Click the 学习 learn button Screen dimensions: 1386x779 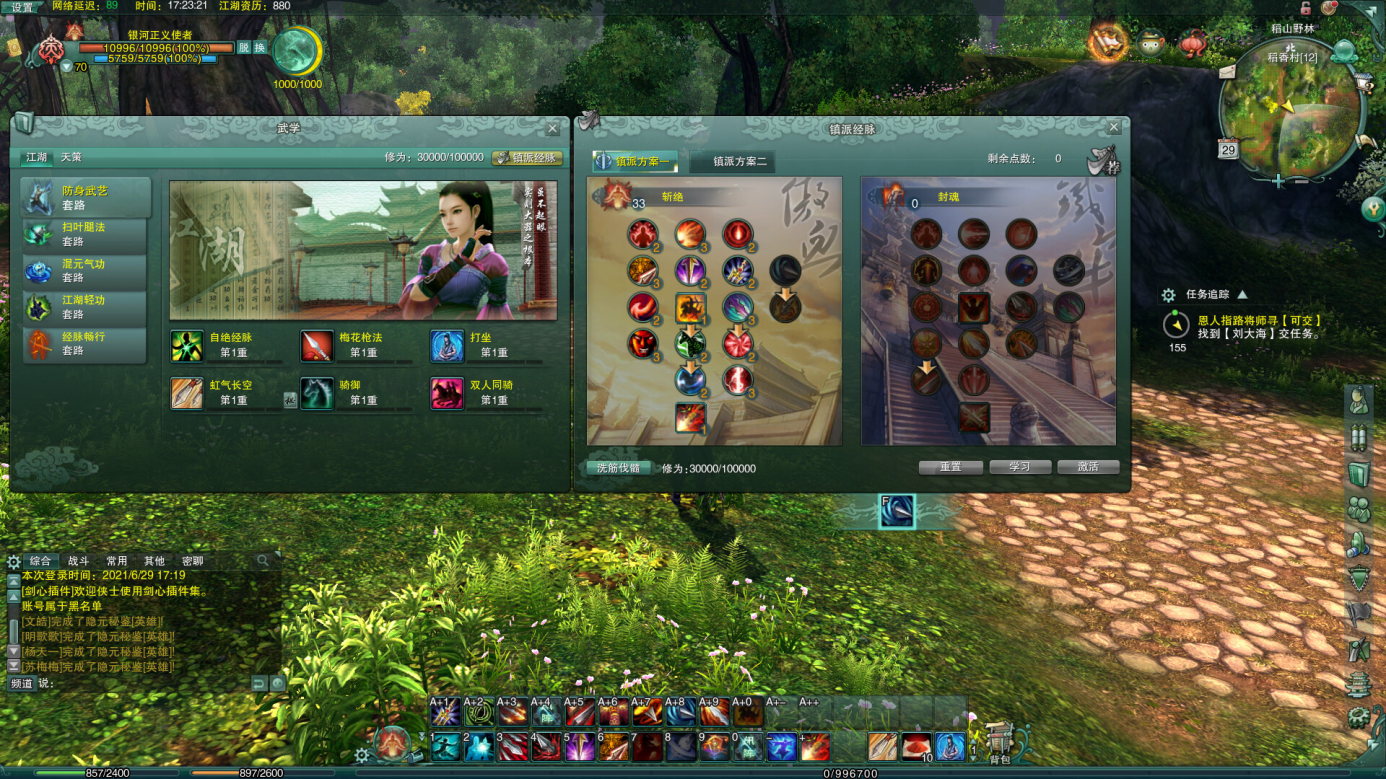pos(1019,467)
